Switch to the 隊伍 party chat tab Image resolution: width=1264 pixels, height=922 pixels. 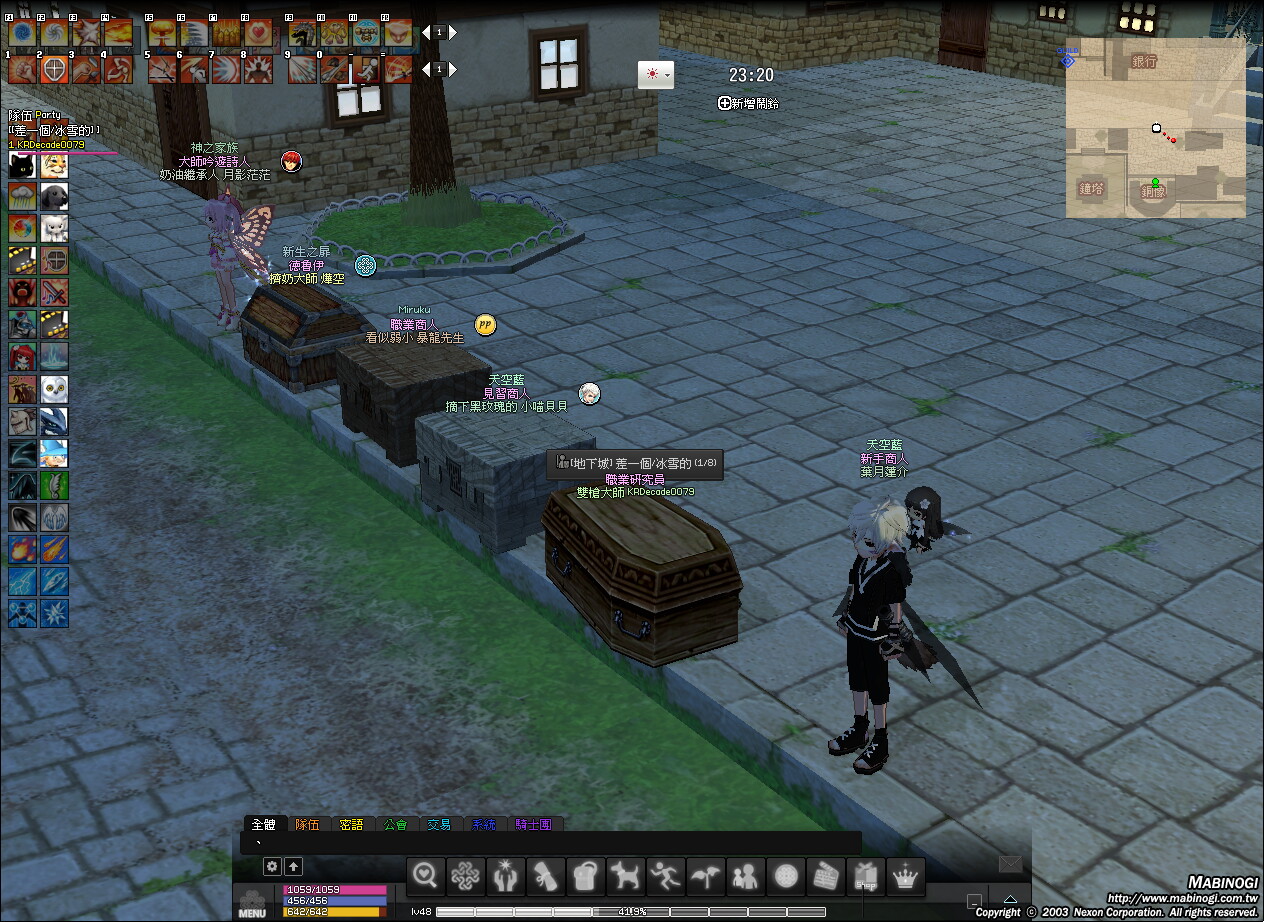pos(307,825)
